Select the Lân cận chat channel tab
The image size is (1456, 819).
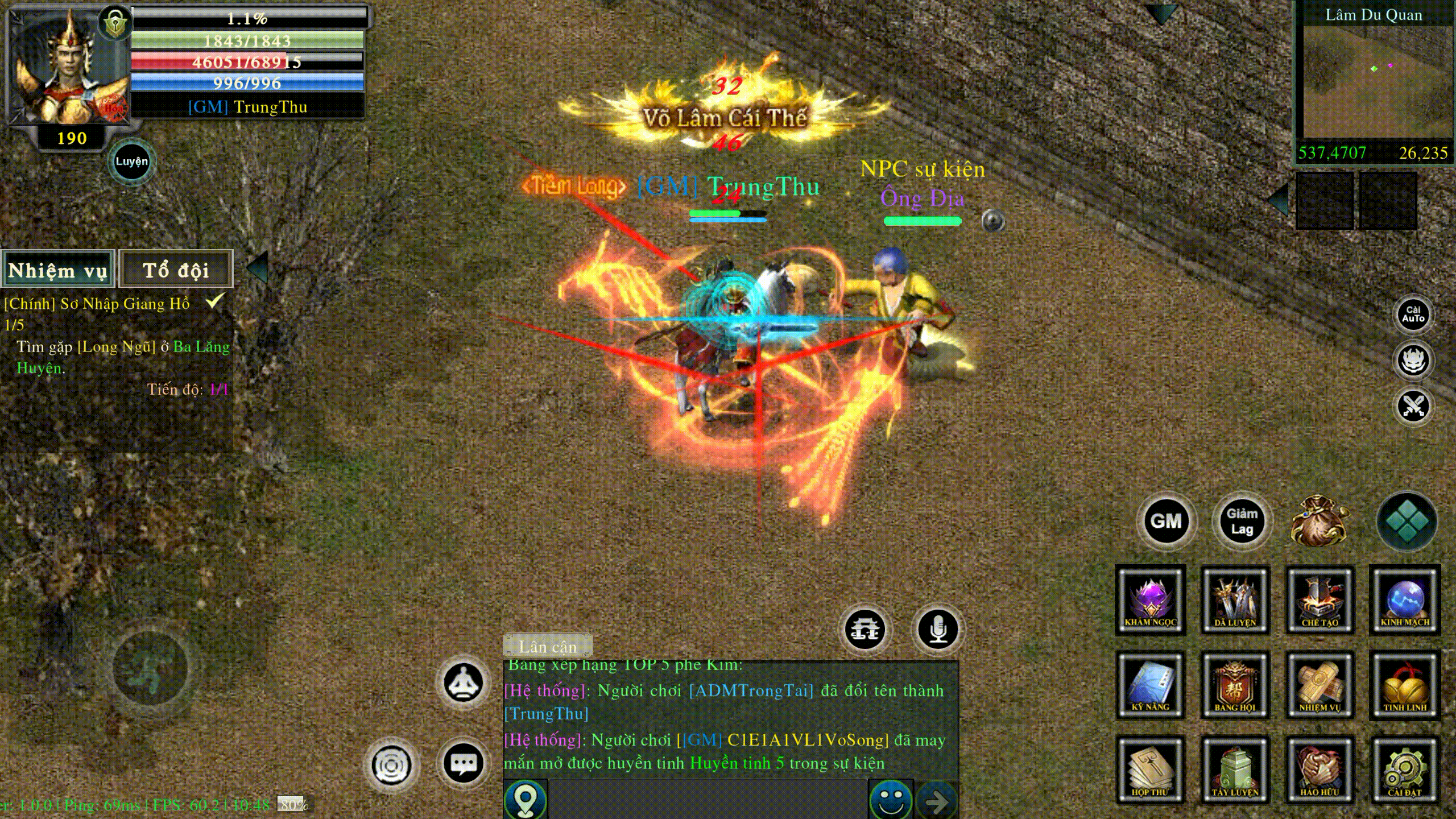point(548,646)
